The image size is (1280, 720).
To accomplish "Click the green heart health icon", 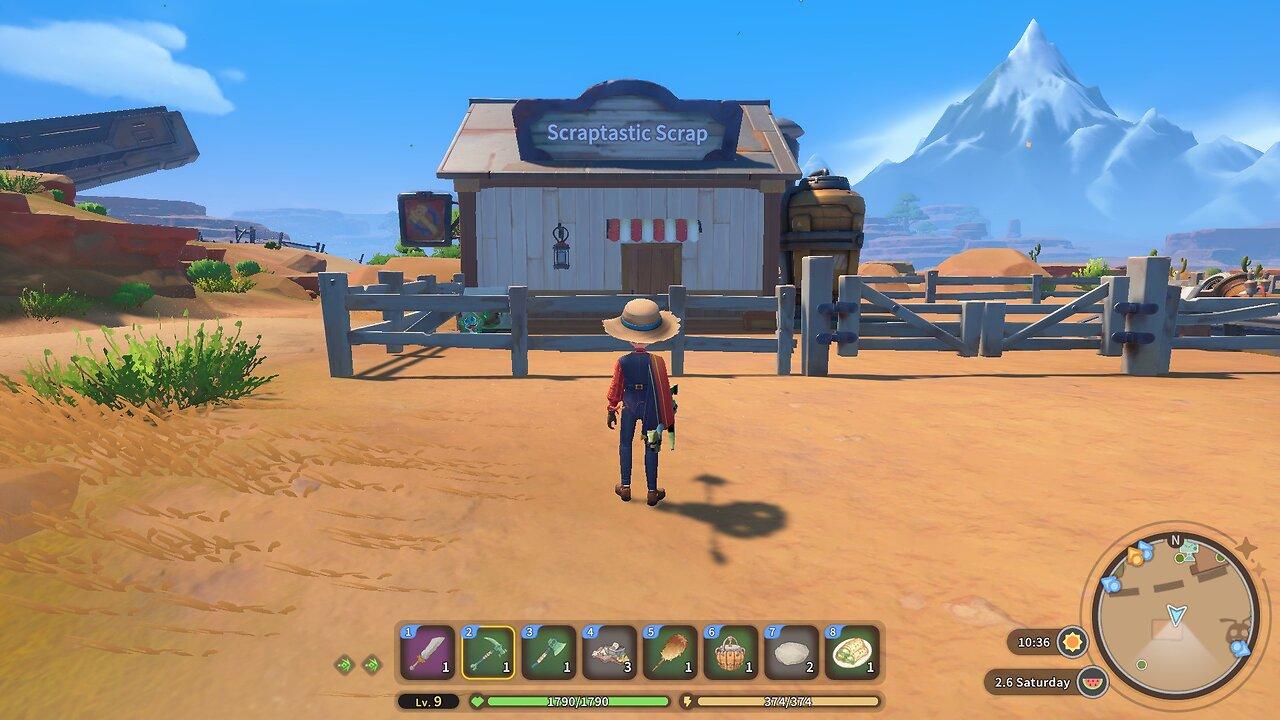I will [479, 701].
